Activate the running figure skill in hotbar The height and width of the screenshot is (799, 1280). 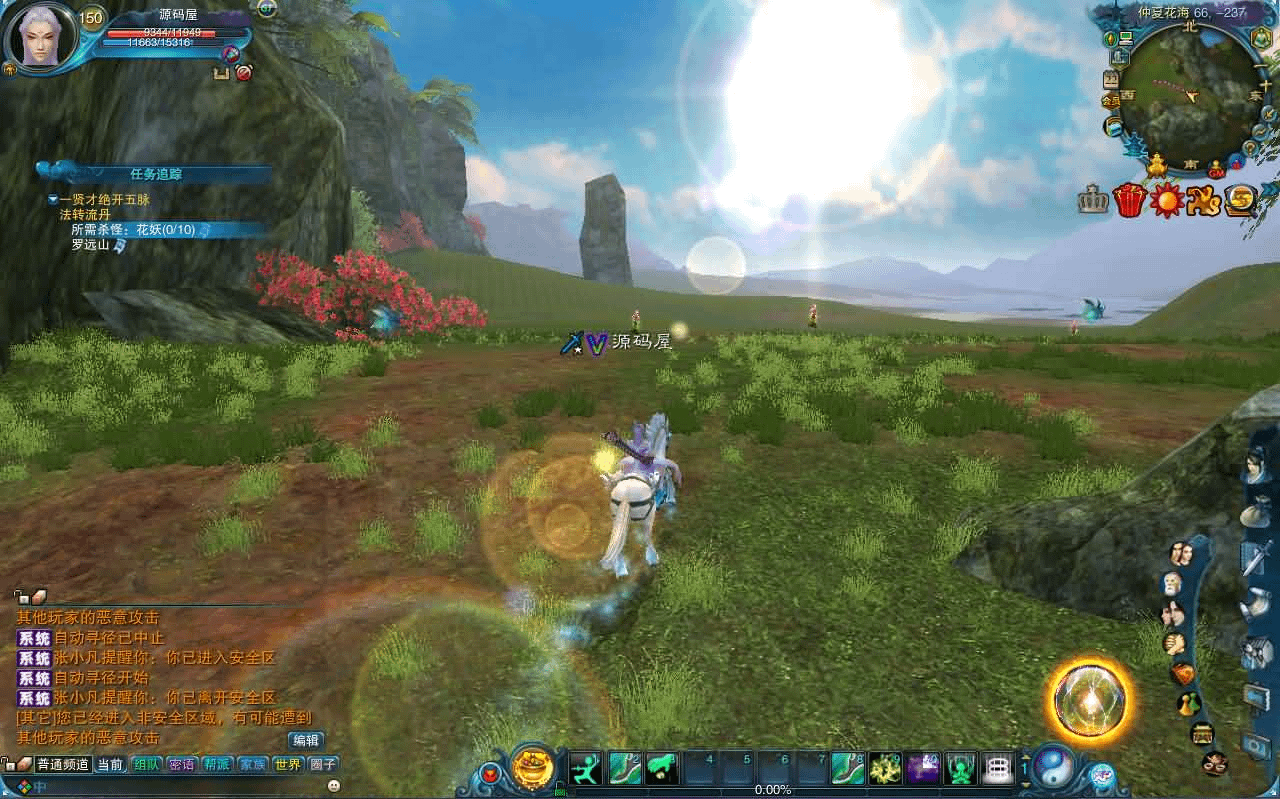586,768
